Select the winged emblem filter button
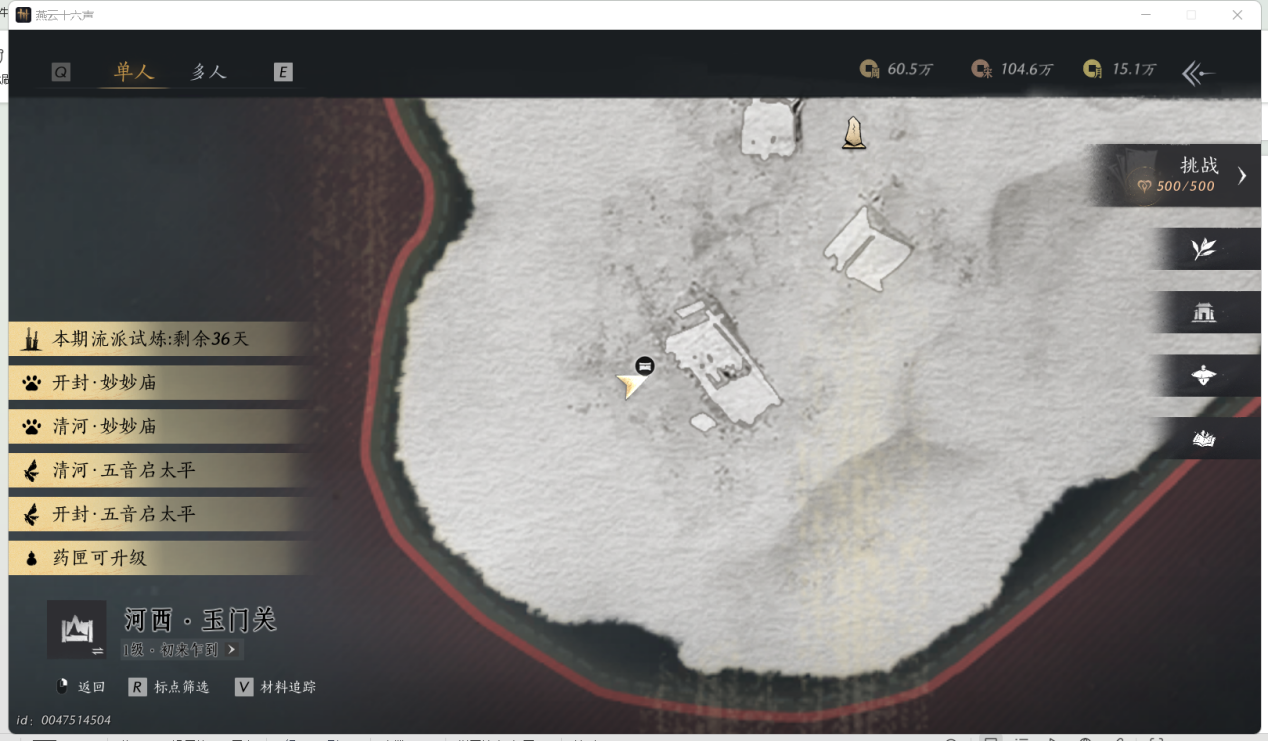Viewport: 1268px width, 741px height. coord(1204,376)
